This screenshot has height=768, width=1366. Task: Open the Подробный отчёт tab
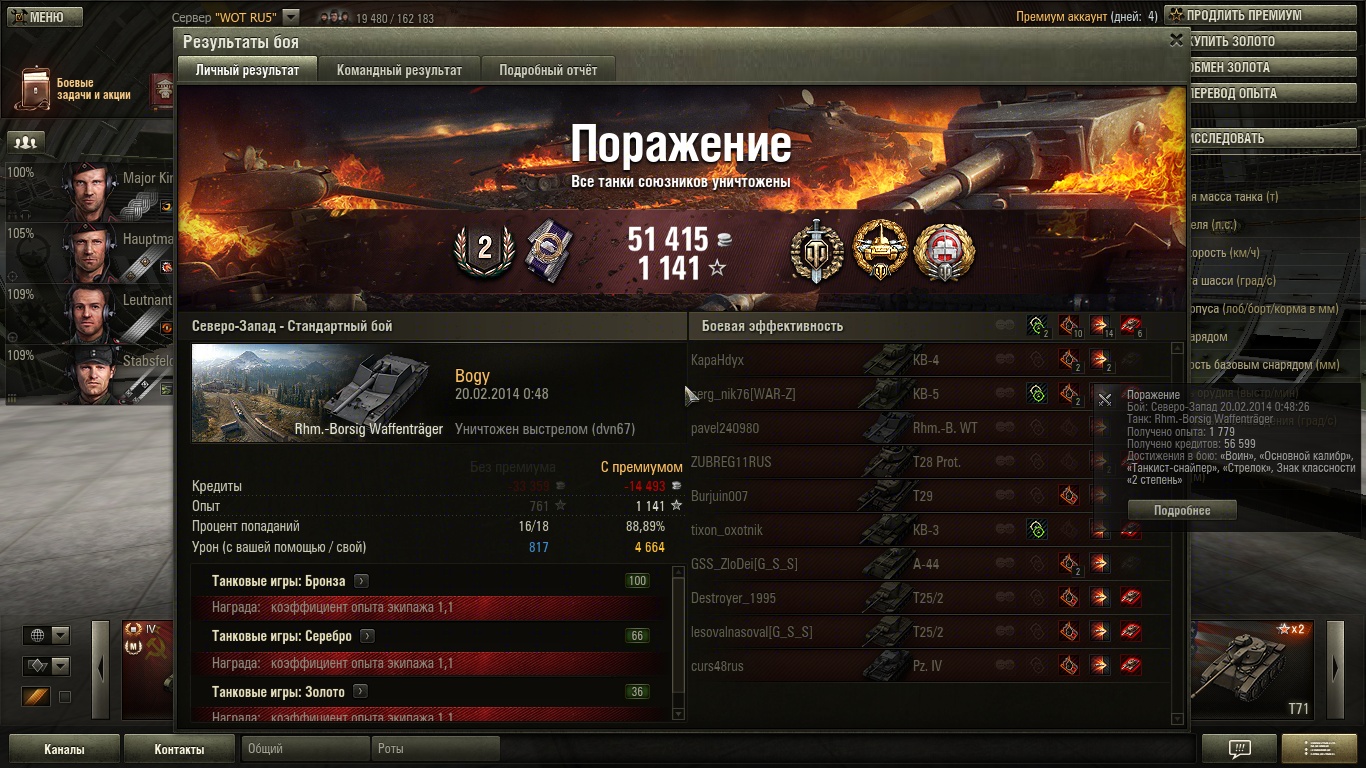(x=548, y=70)
